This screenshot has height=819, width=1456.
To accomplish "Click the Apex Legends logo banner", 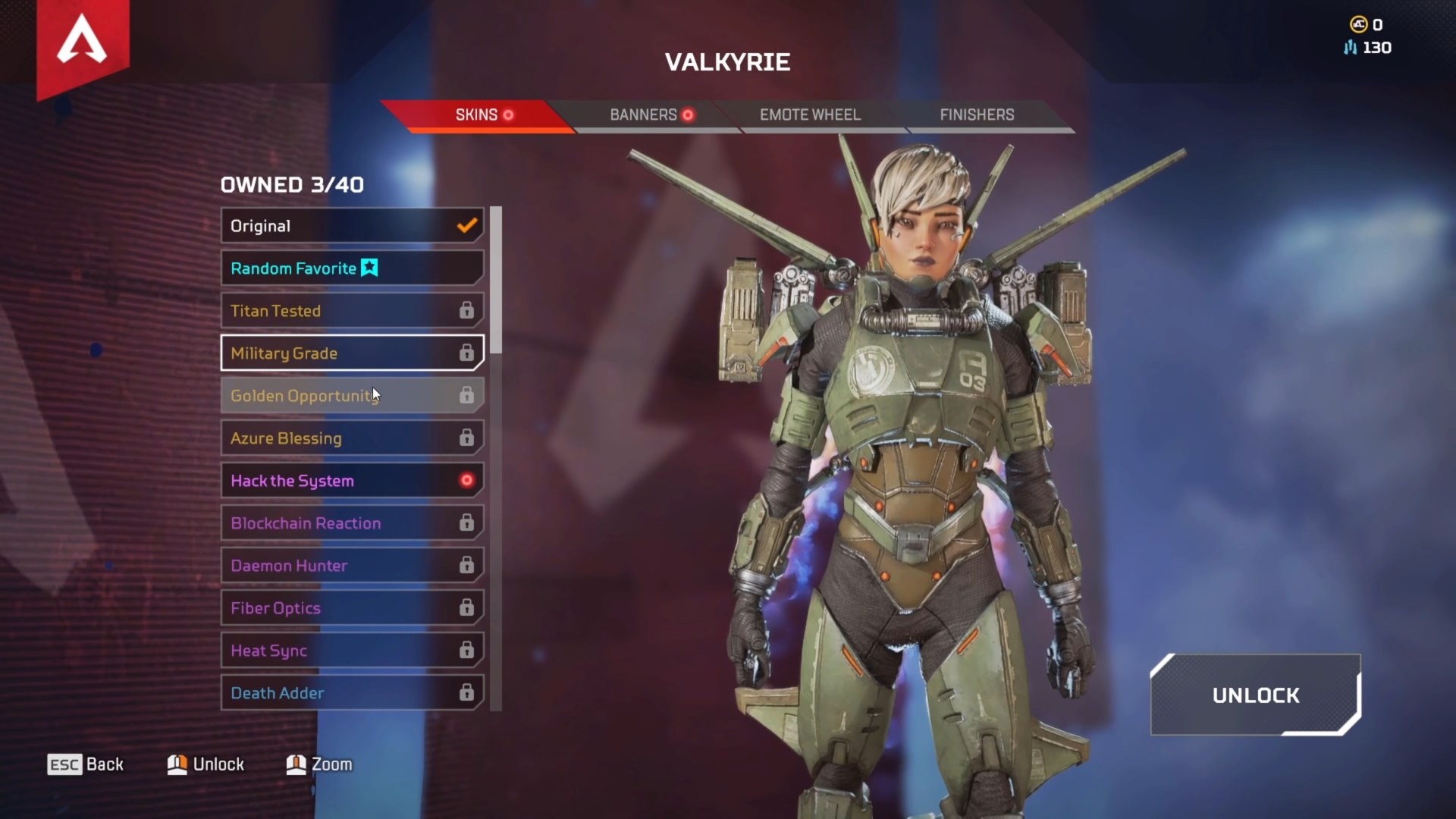I will pyautogui.click(x=83, y=42).
